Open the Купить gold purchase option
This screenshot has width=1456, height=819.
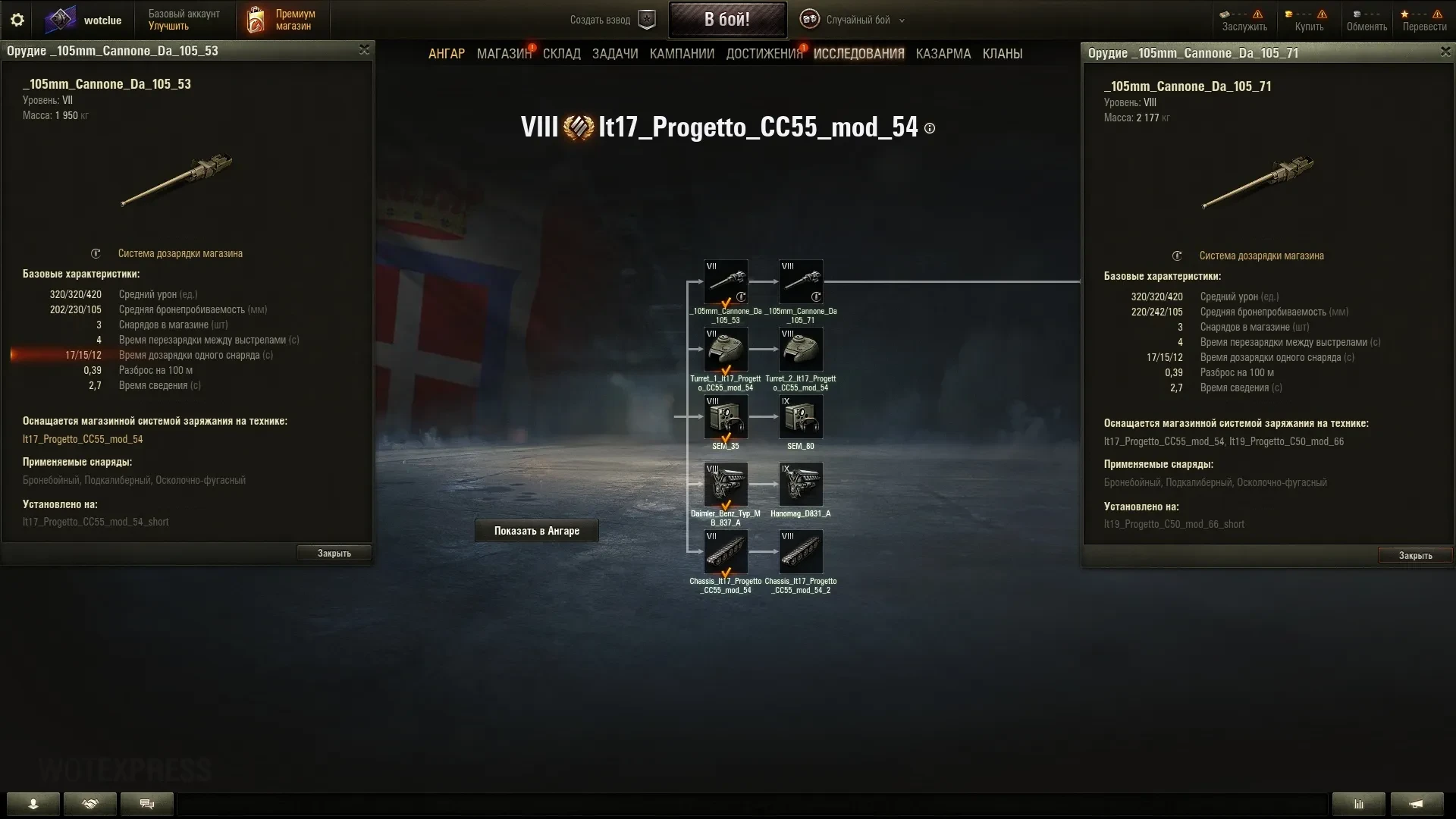coord(1309,20)
